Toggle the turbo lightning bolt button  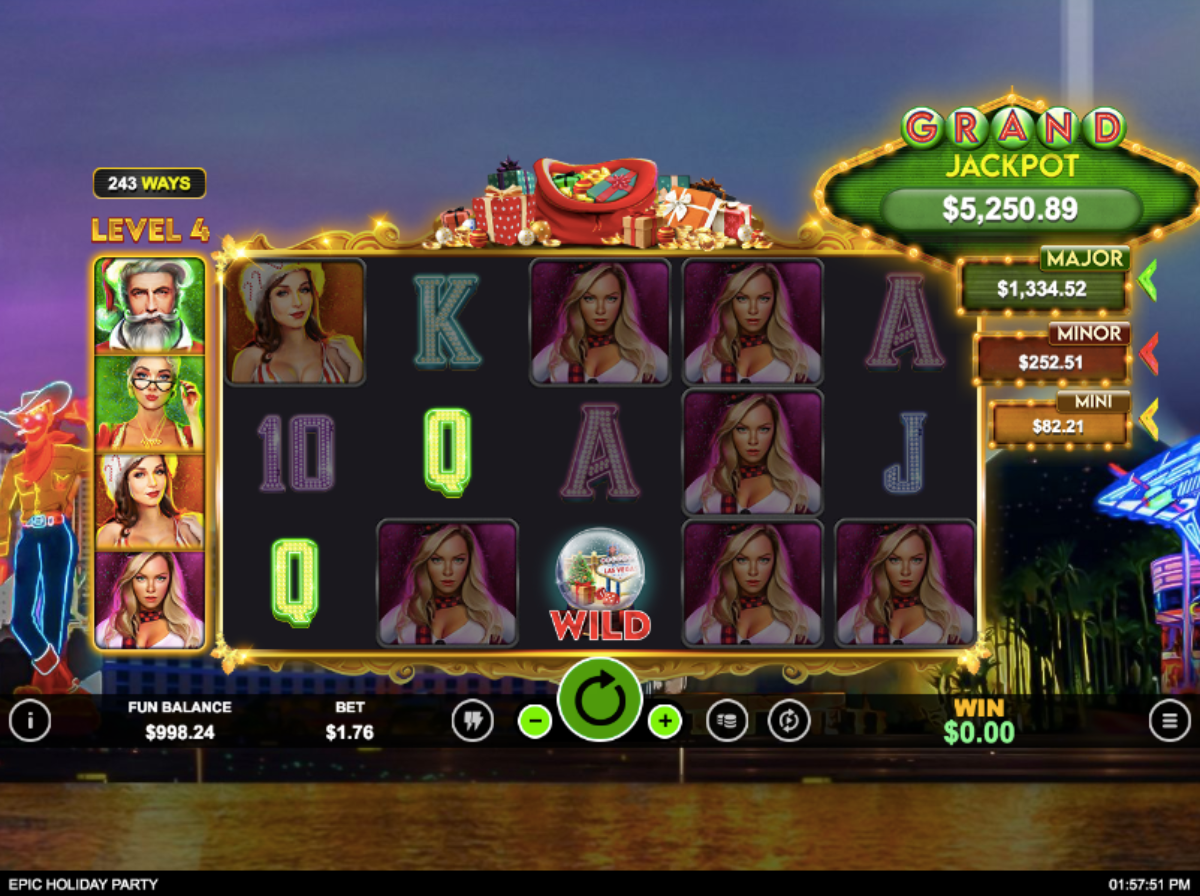(472, 720)
